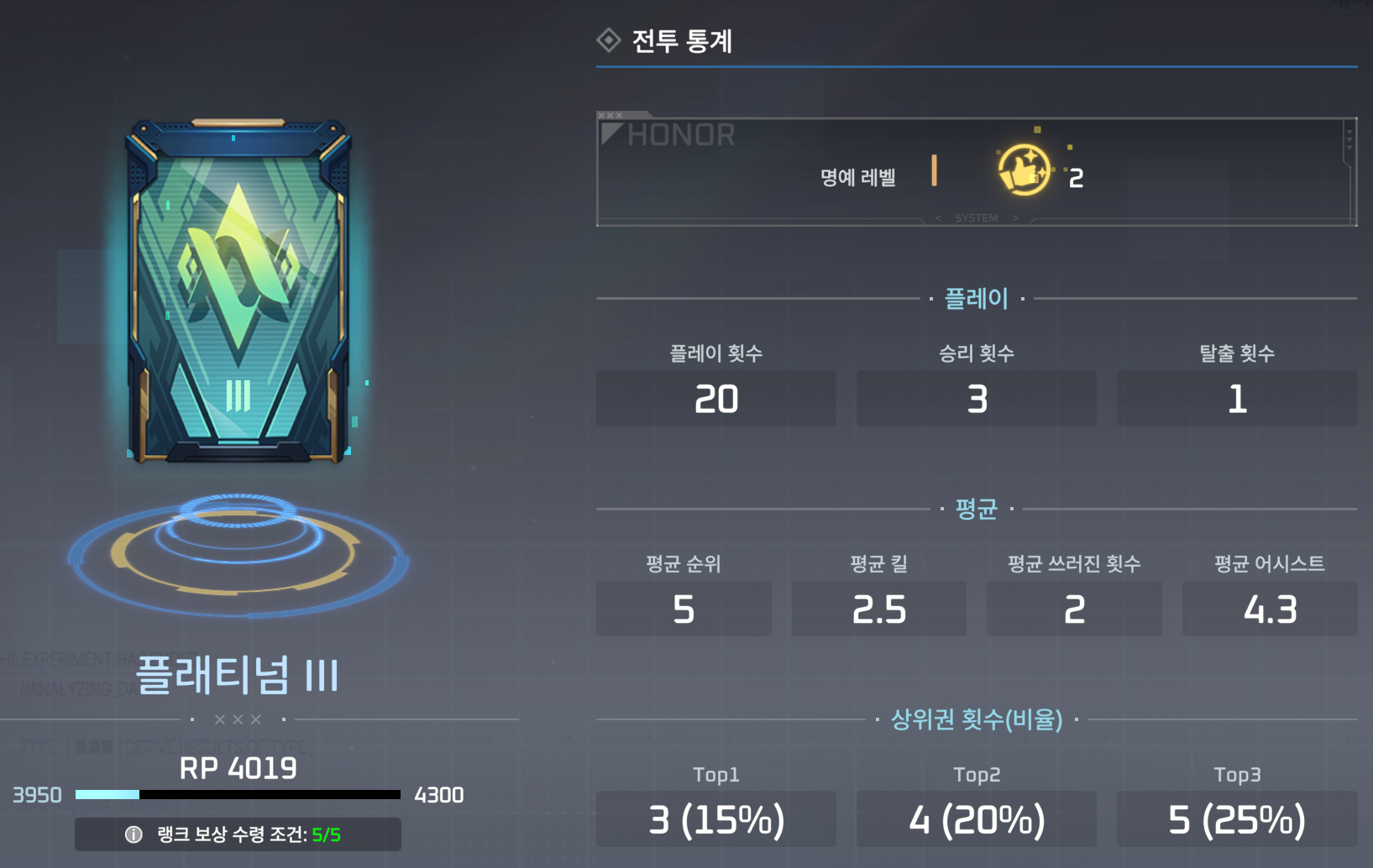The width and height of the screenshot is (1373, 868).
Task: Click the 상위권 횟수(비율) heading
Action: (x=976, y=719)
